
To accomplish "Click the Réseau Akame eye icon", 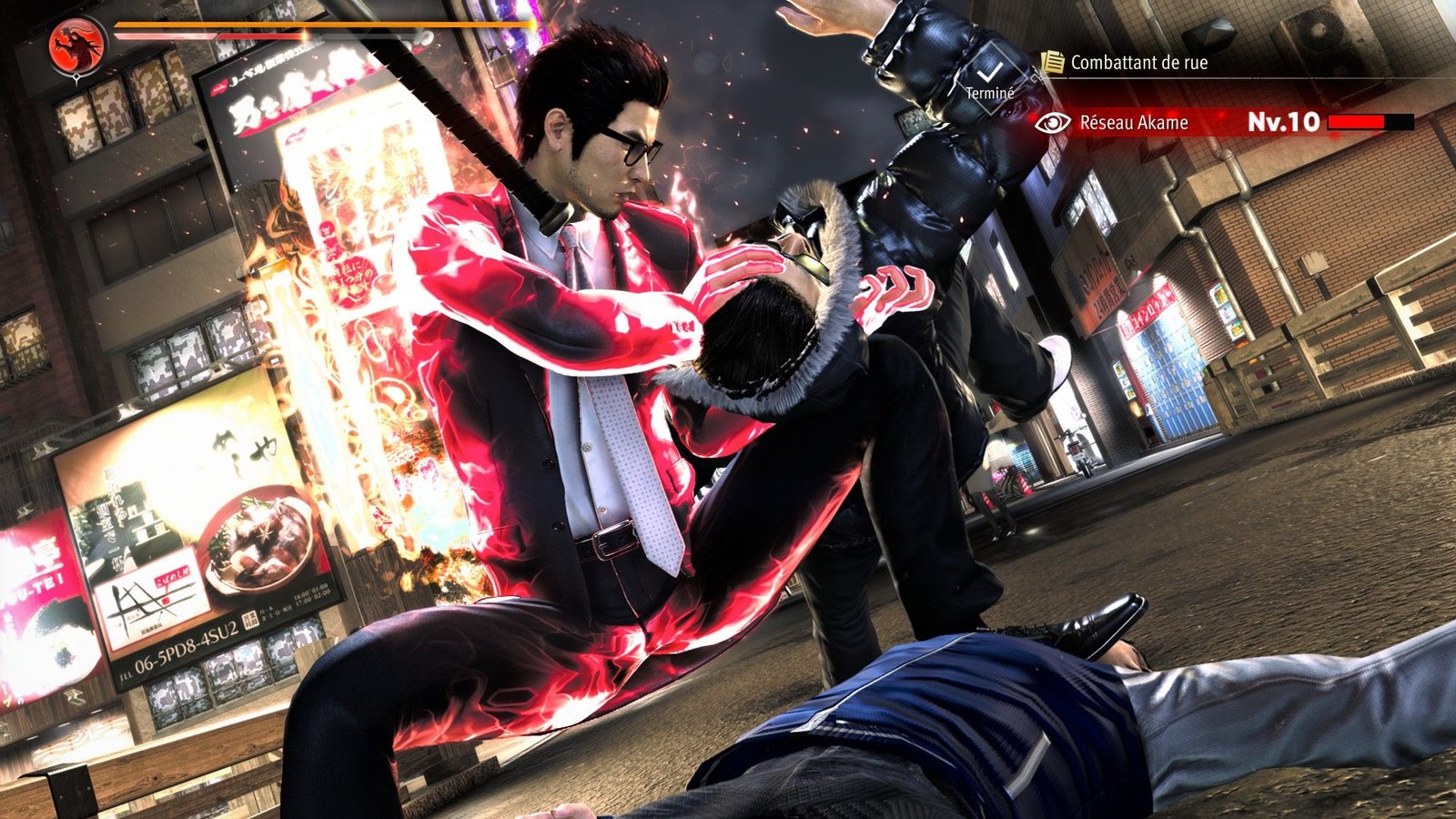I will tap(1053, 123).
